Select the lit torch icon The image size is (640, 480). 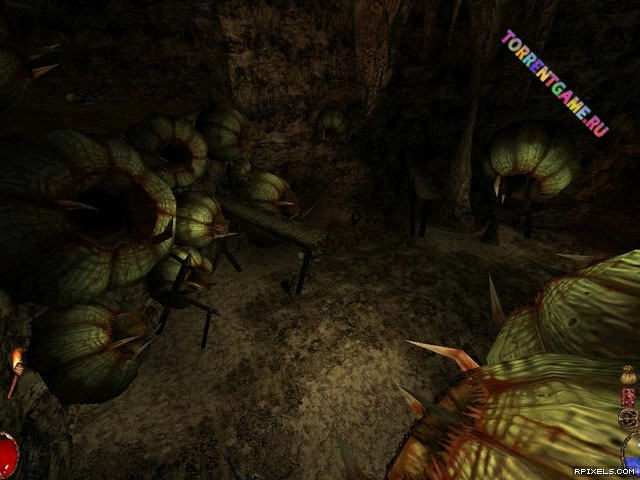click(14, 370)
